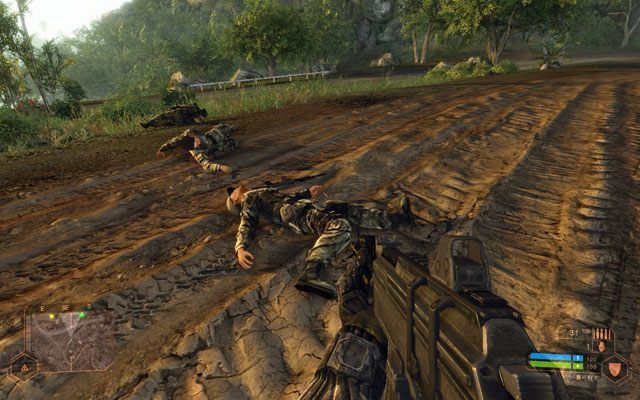Select the grenade icon
The height and width of the screenshot is (400, 640).
coord(602,347)
